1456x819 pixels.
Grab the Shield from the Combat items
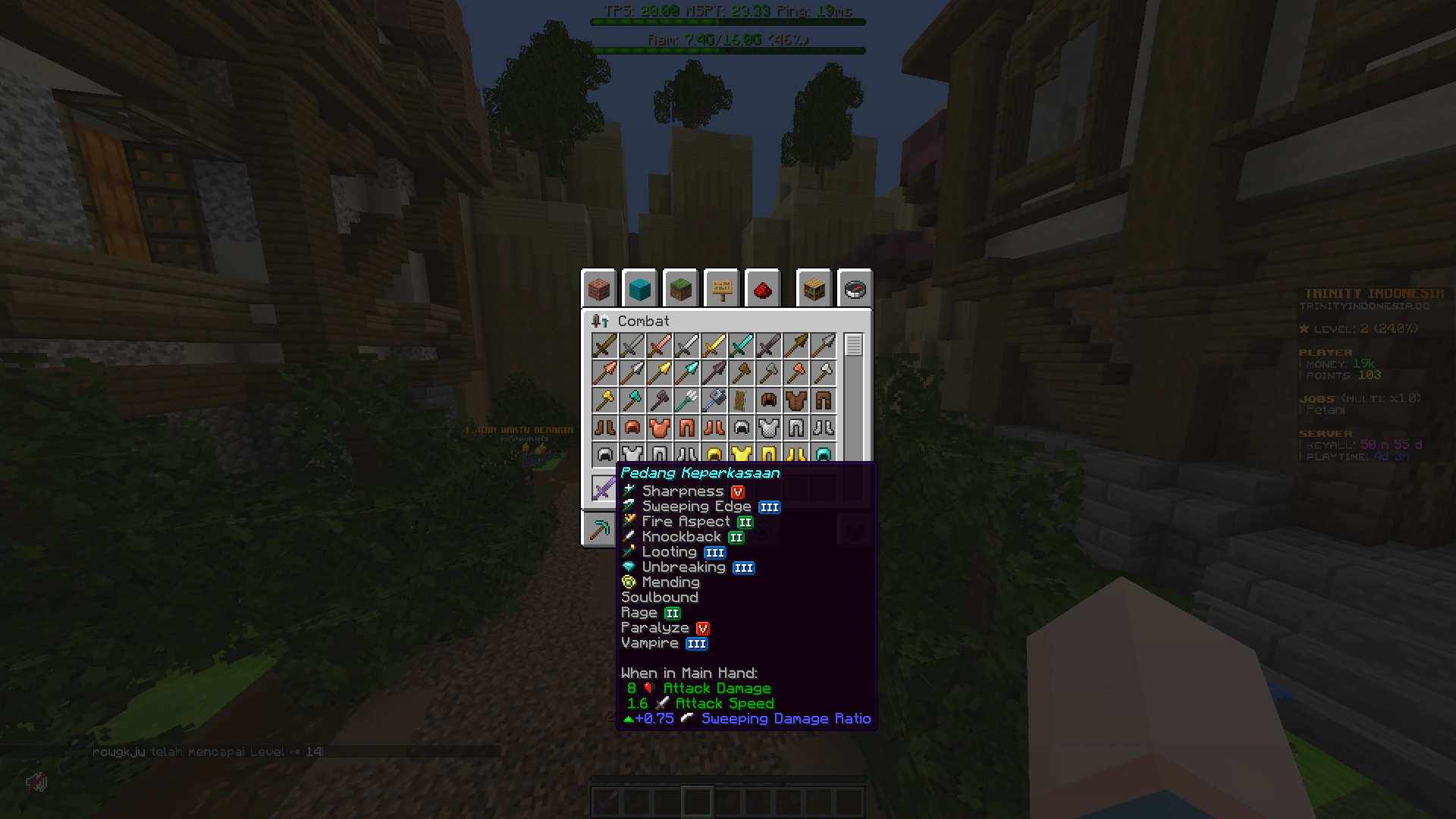click(742, 400)
